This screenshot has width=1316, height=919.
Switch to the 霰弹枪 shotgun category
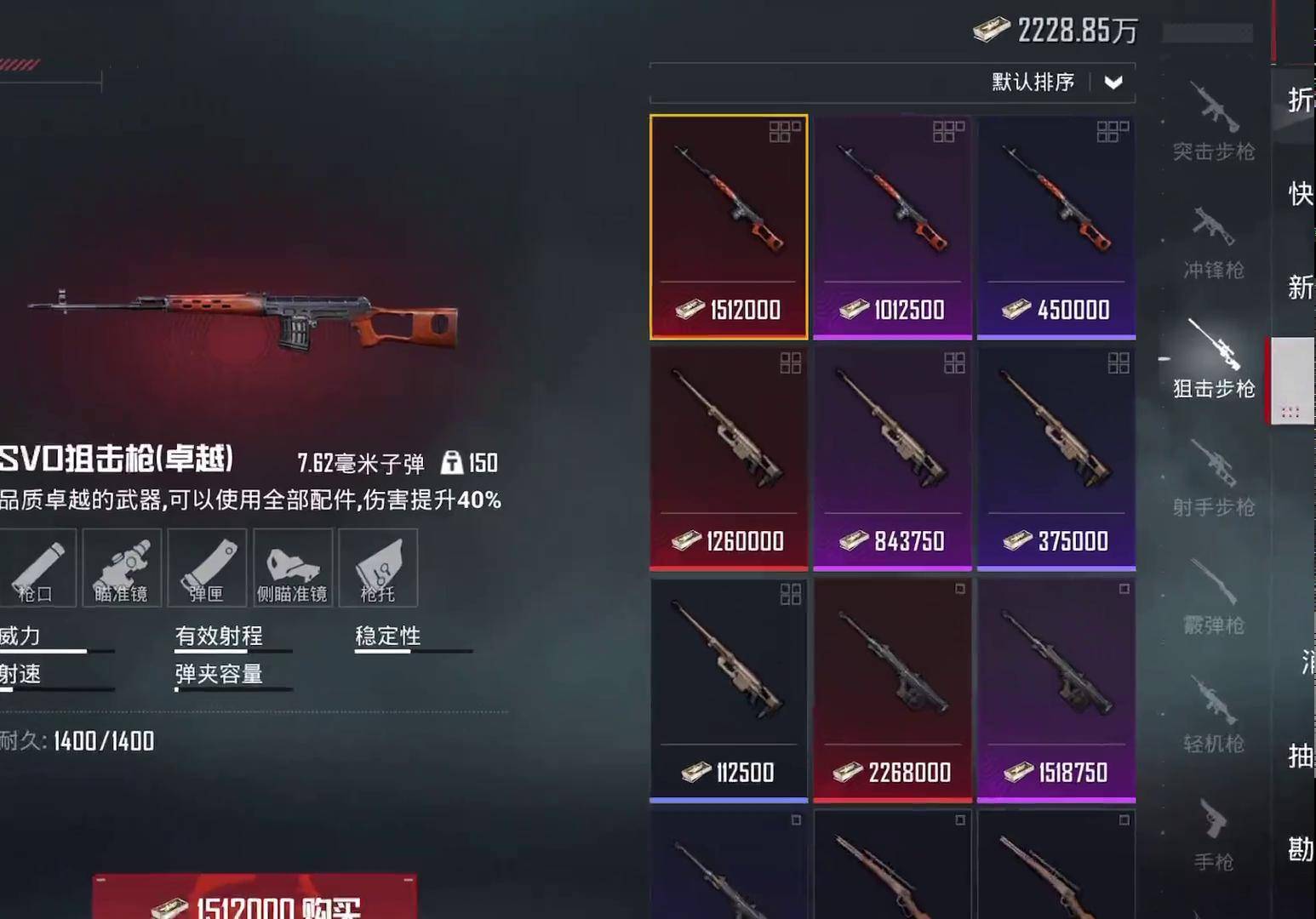[1214, 596]
